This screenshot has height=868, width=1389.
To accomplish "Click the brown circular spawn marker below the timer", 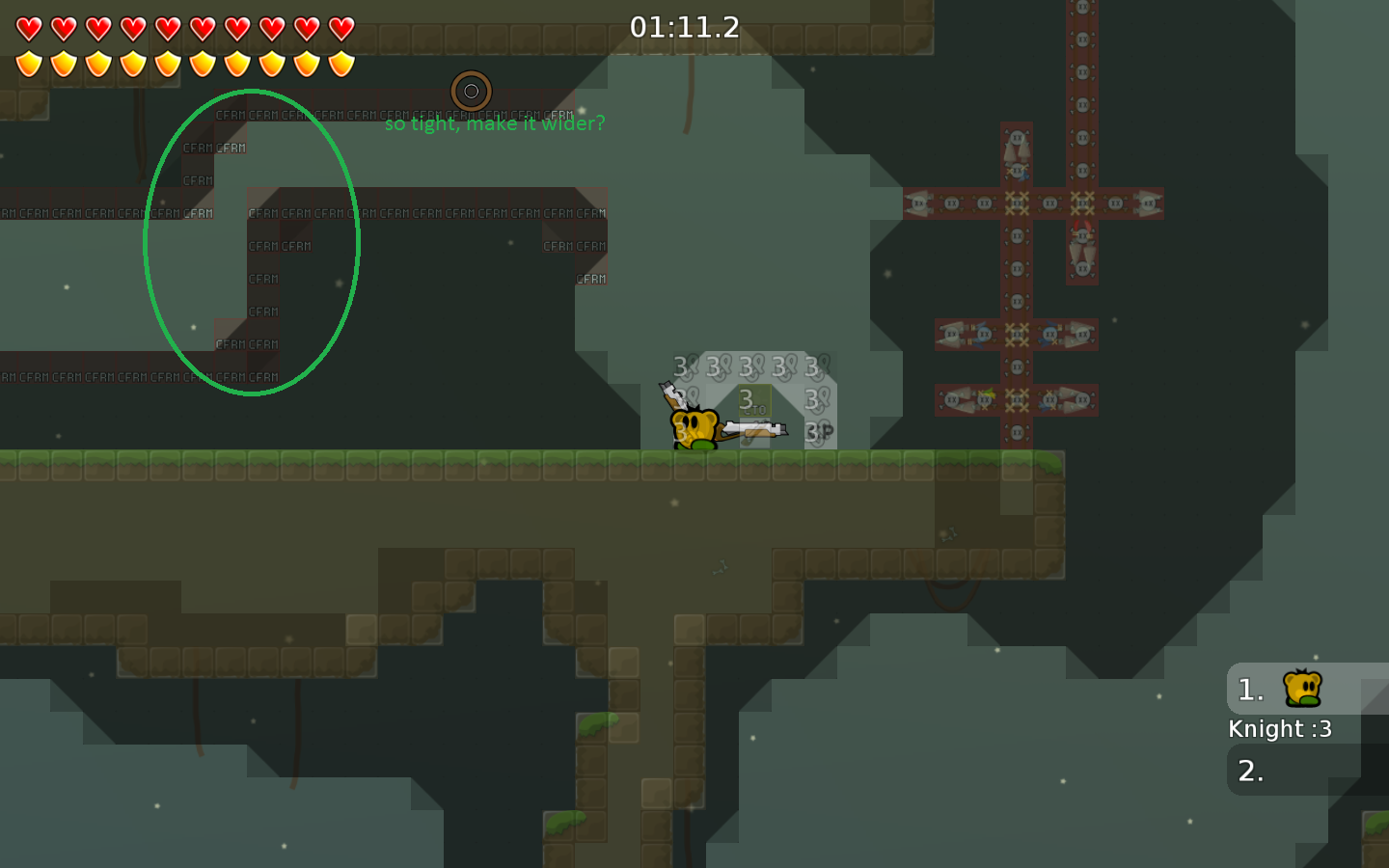I will tap(472, 90).
